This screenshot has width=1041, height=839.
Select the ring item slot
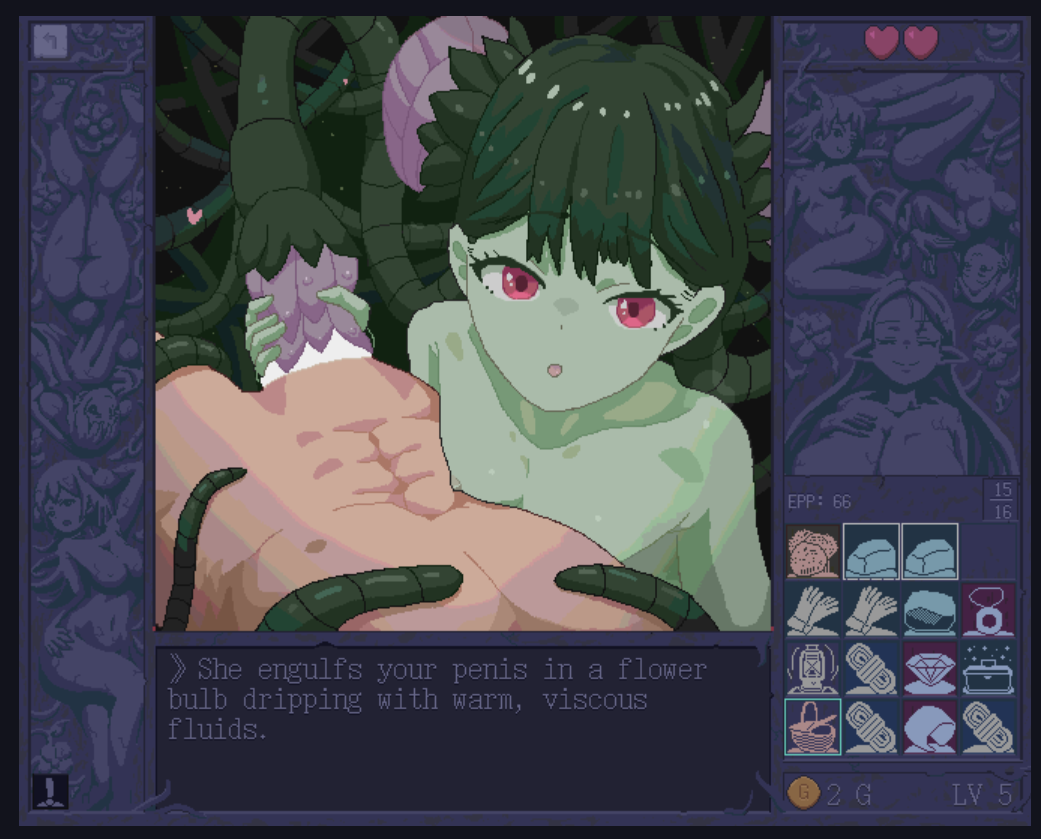point(988,610)
